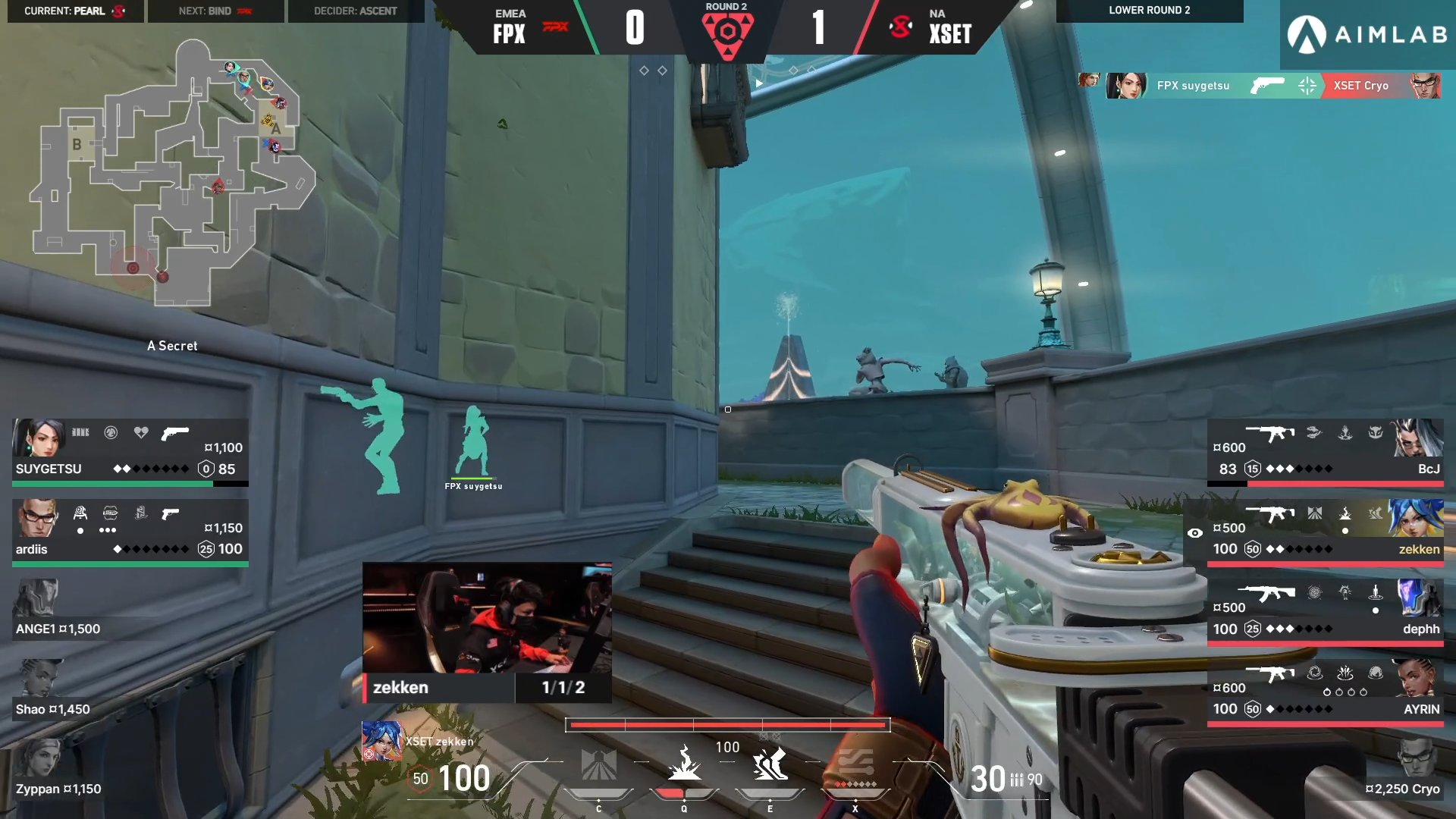Click the spike icon under Round 2
1456x819 pixels.
pyautogui.click(x=729, y=32)
